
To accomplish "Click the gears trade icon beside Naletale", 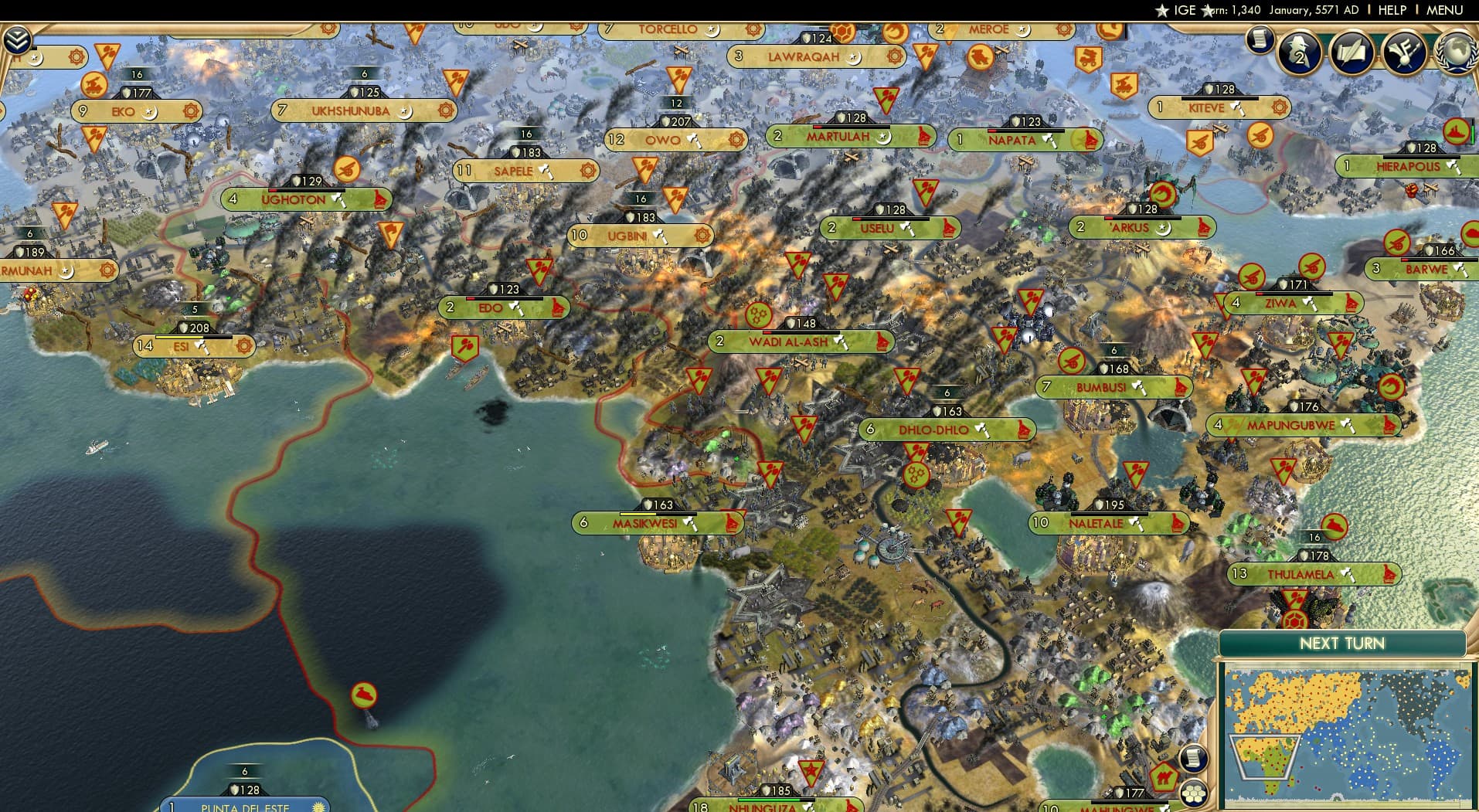I will 916,474.
